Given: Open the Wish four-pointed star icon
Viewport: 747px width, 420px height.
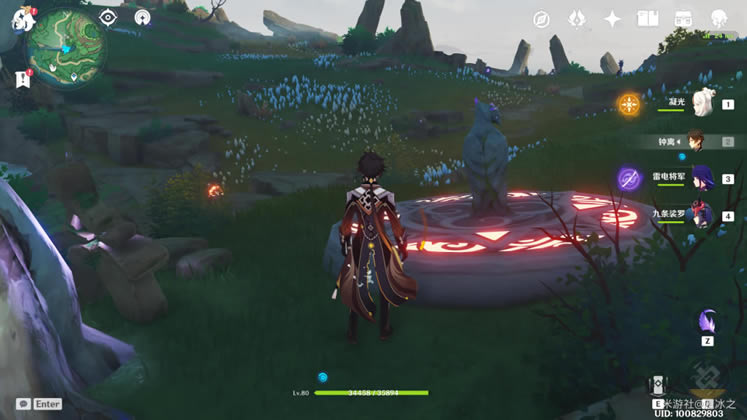Looking at the screenshot, I should pyautogui.click(x=612, y=19).
